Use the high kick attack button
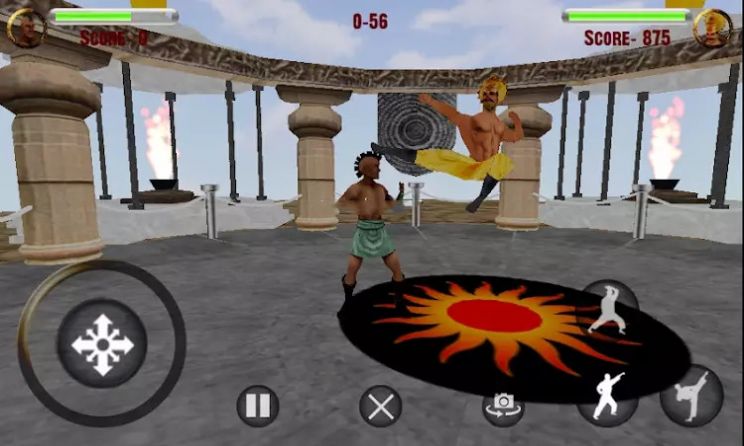The width and height of the screenshot is (744, 446). click(691, 396)
